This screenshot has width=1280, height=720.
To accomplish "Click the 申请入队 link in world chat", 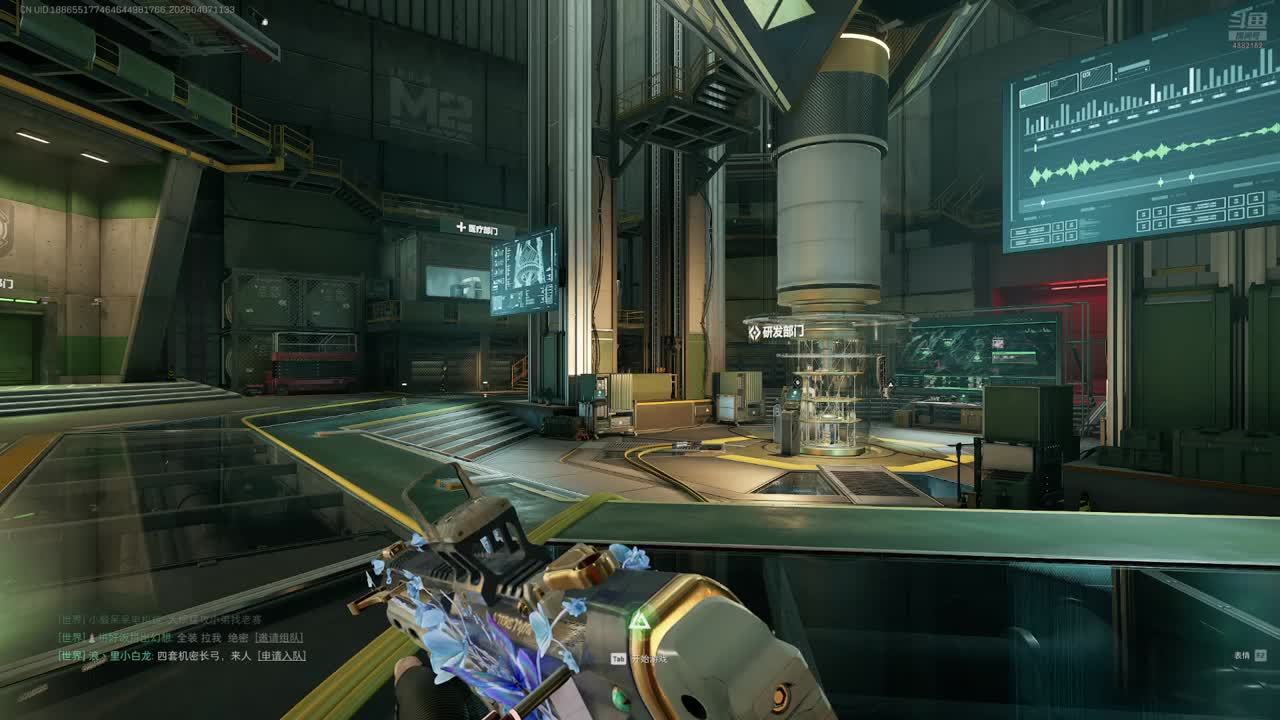I will click(x=281, y=656).
